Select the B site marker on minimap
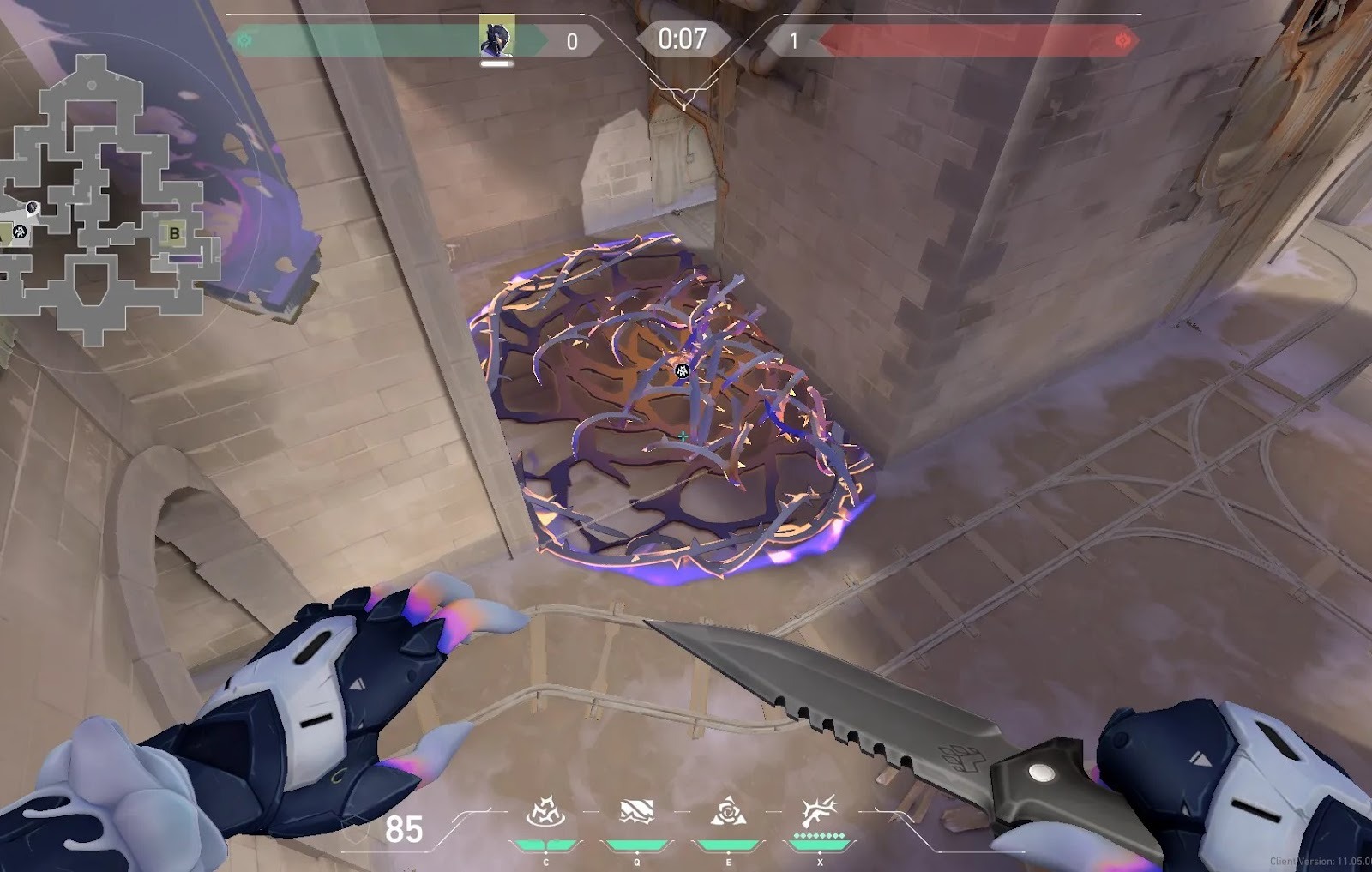Image resolution: width=1372 pixels, height=872 pixels. coord(175,232)
